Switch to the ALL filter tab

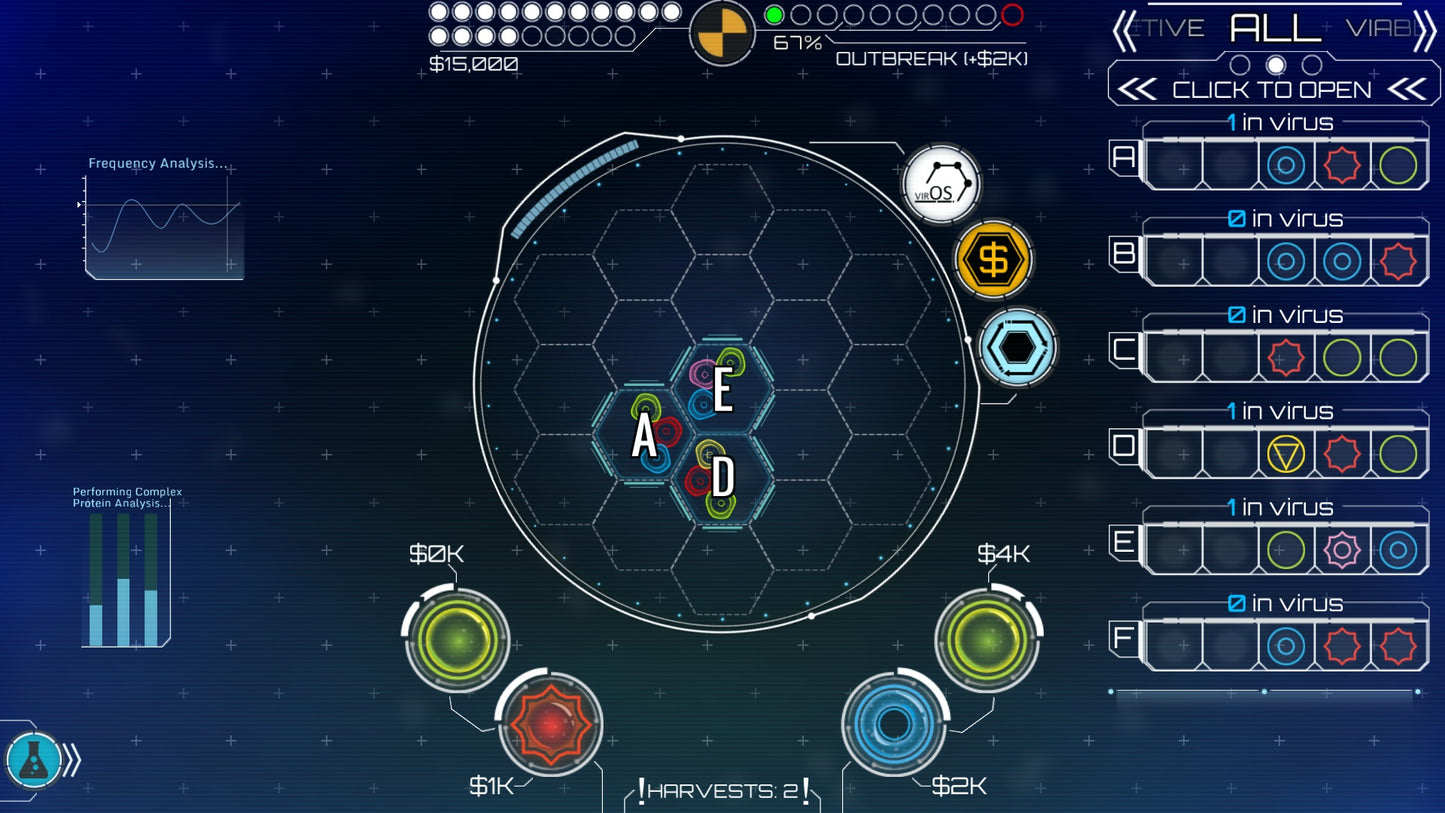pyautogui.click(x=1276, y=28)
